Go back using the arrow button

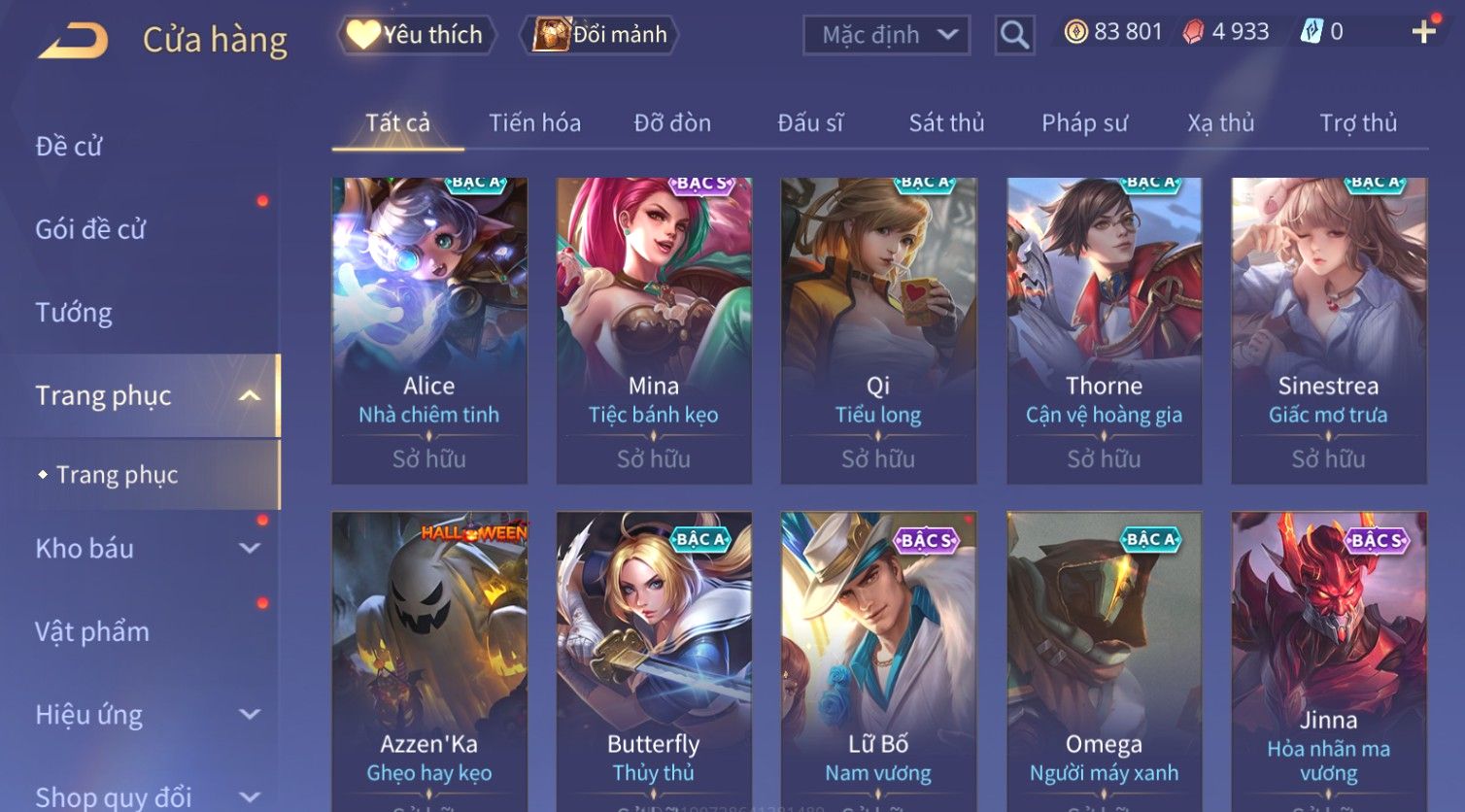coord(73,41)
